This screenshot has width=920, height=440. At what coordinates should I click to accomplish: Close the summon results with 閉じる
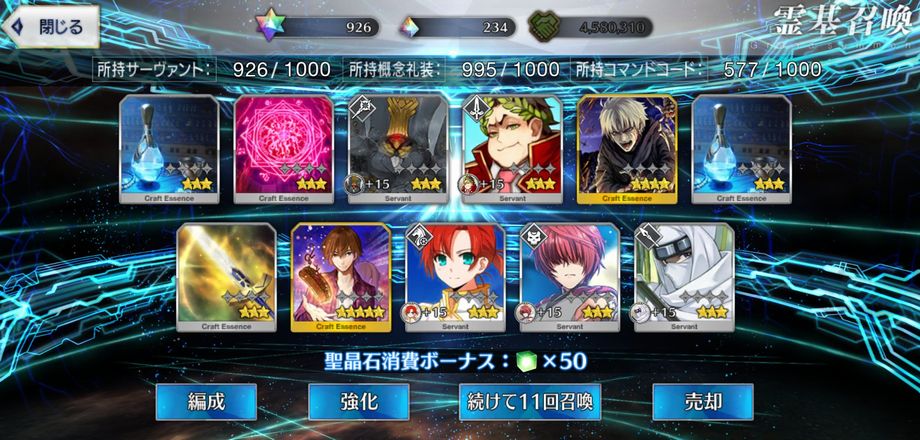pyautogui.click(x=51, y=25)
